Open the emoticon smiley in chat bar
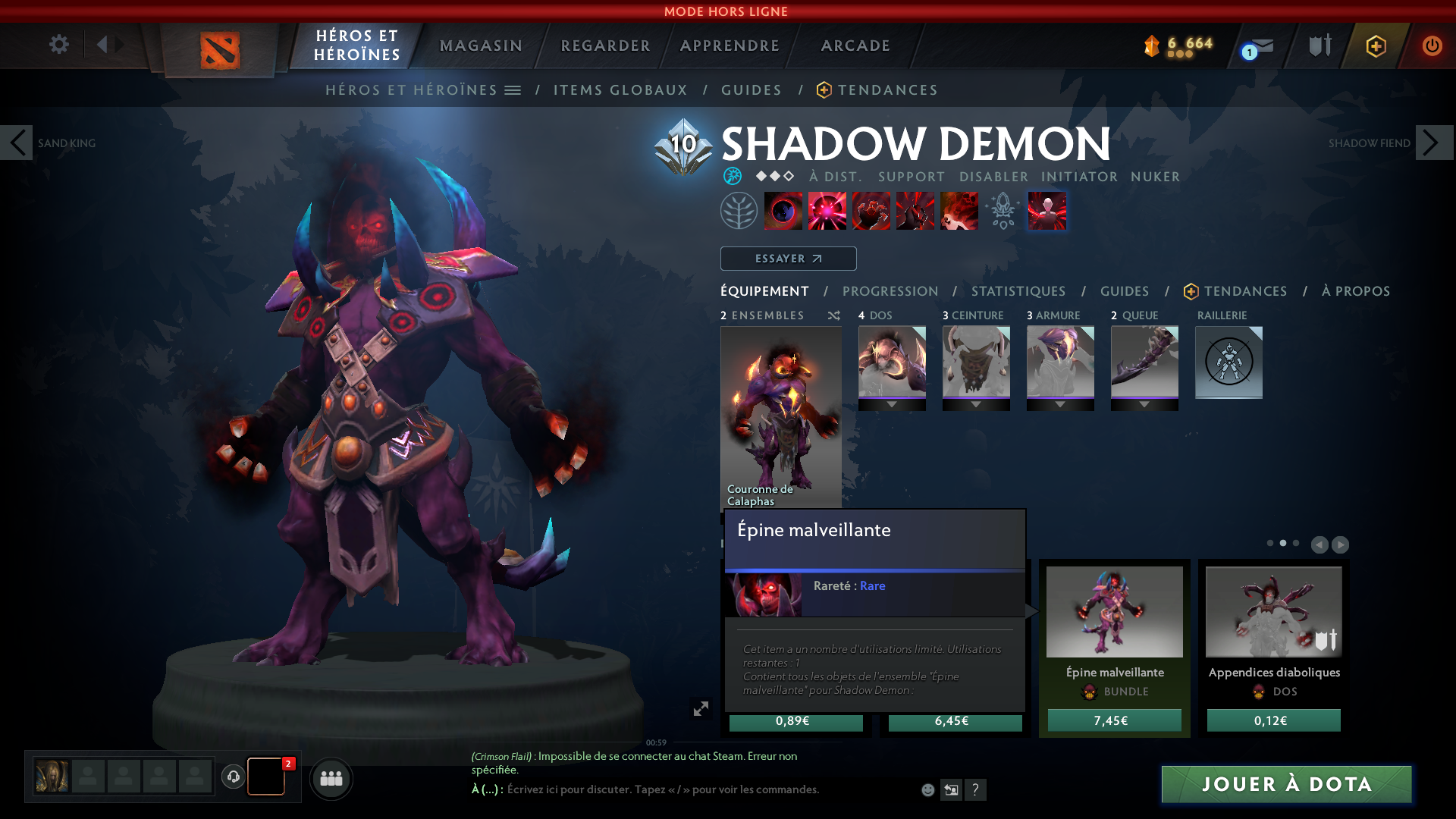Image resolution: width=1456 pixels, height=819 pixels. 927,789
